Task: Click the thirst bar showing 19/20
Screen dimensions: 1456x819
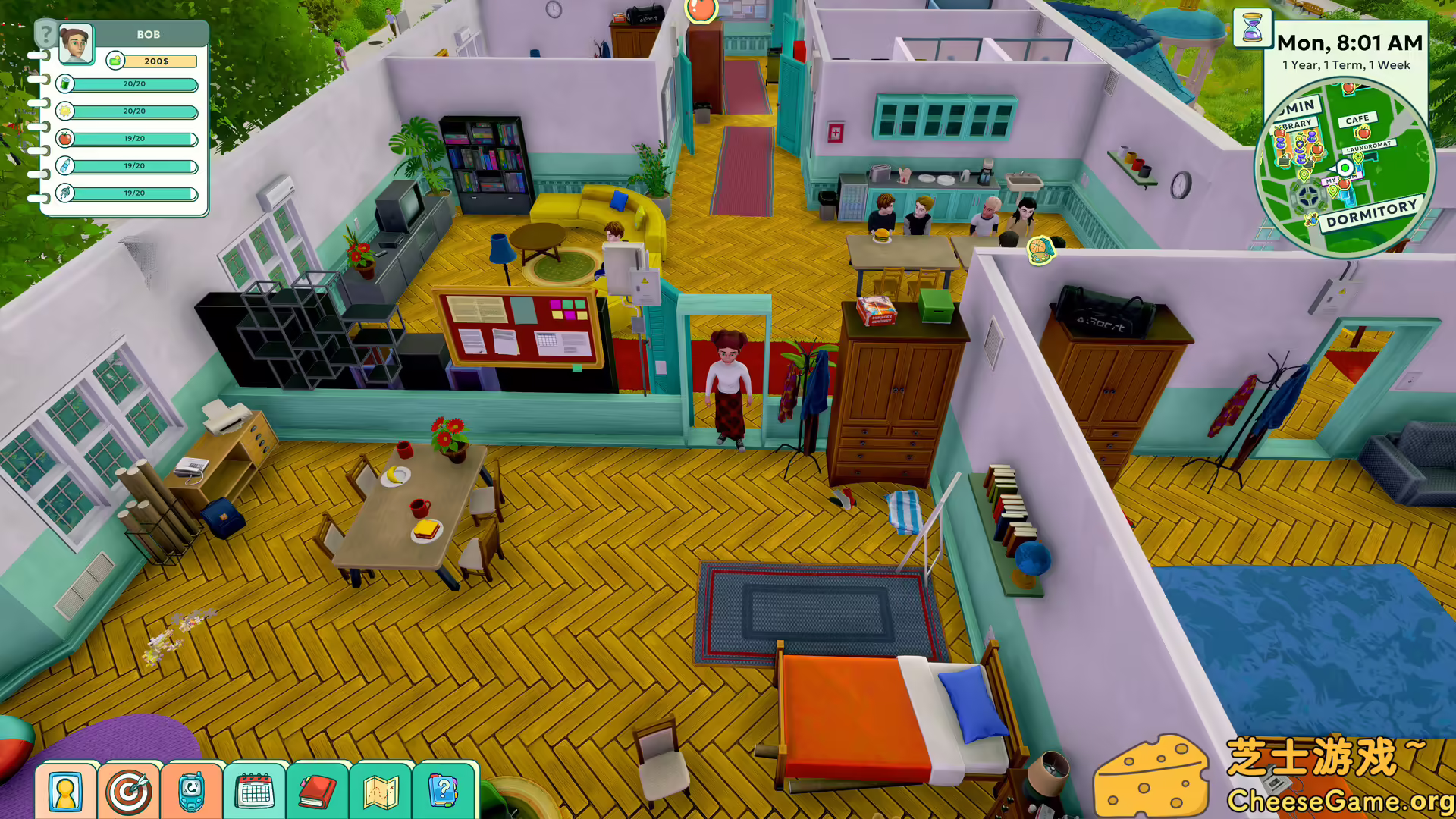Action: point(133,166)
